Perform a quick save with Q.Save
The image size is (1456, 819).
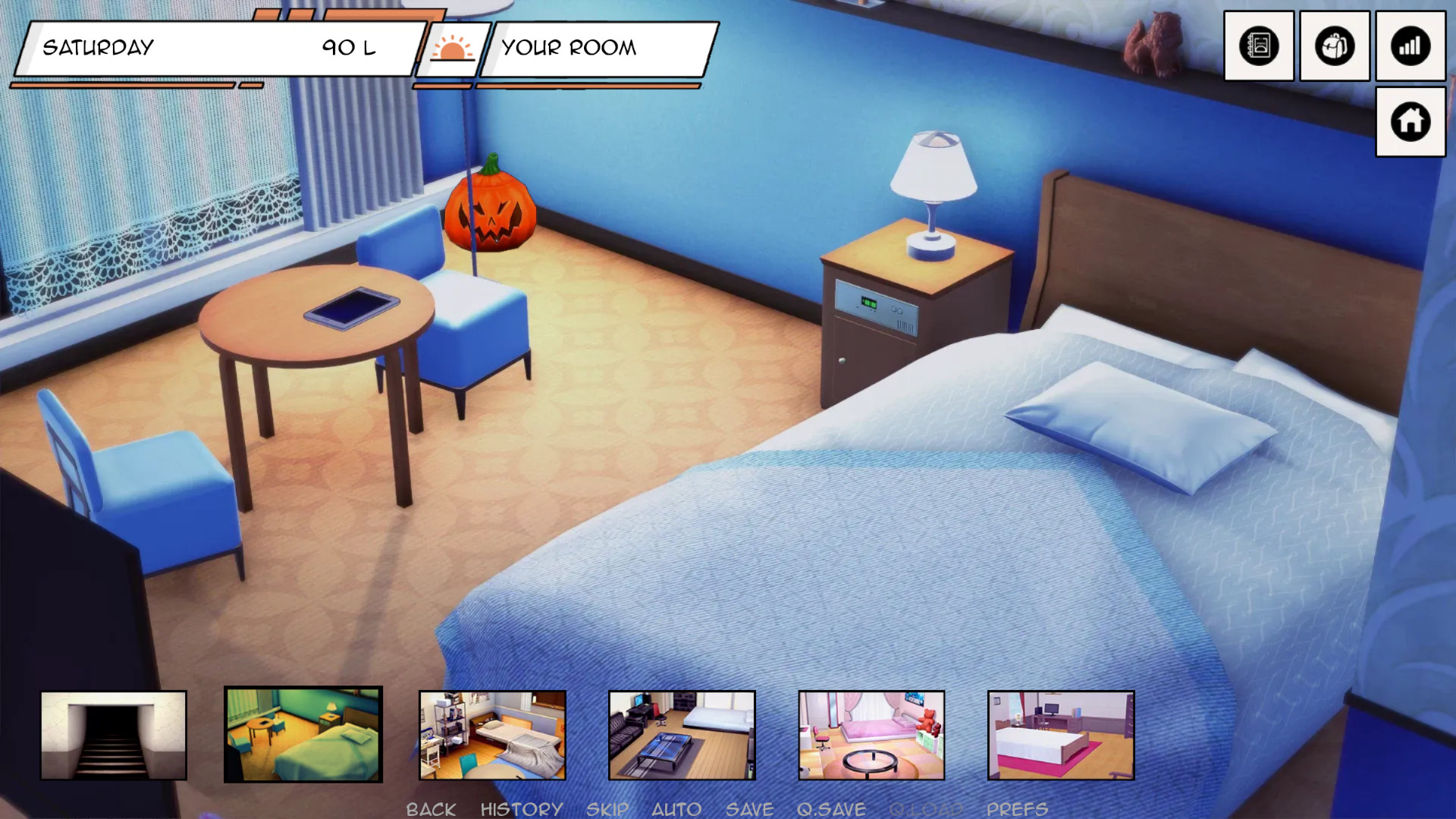[x=831, y=809]
